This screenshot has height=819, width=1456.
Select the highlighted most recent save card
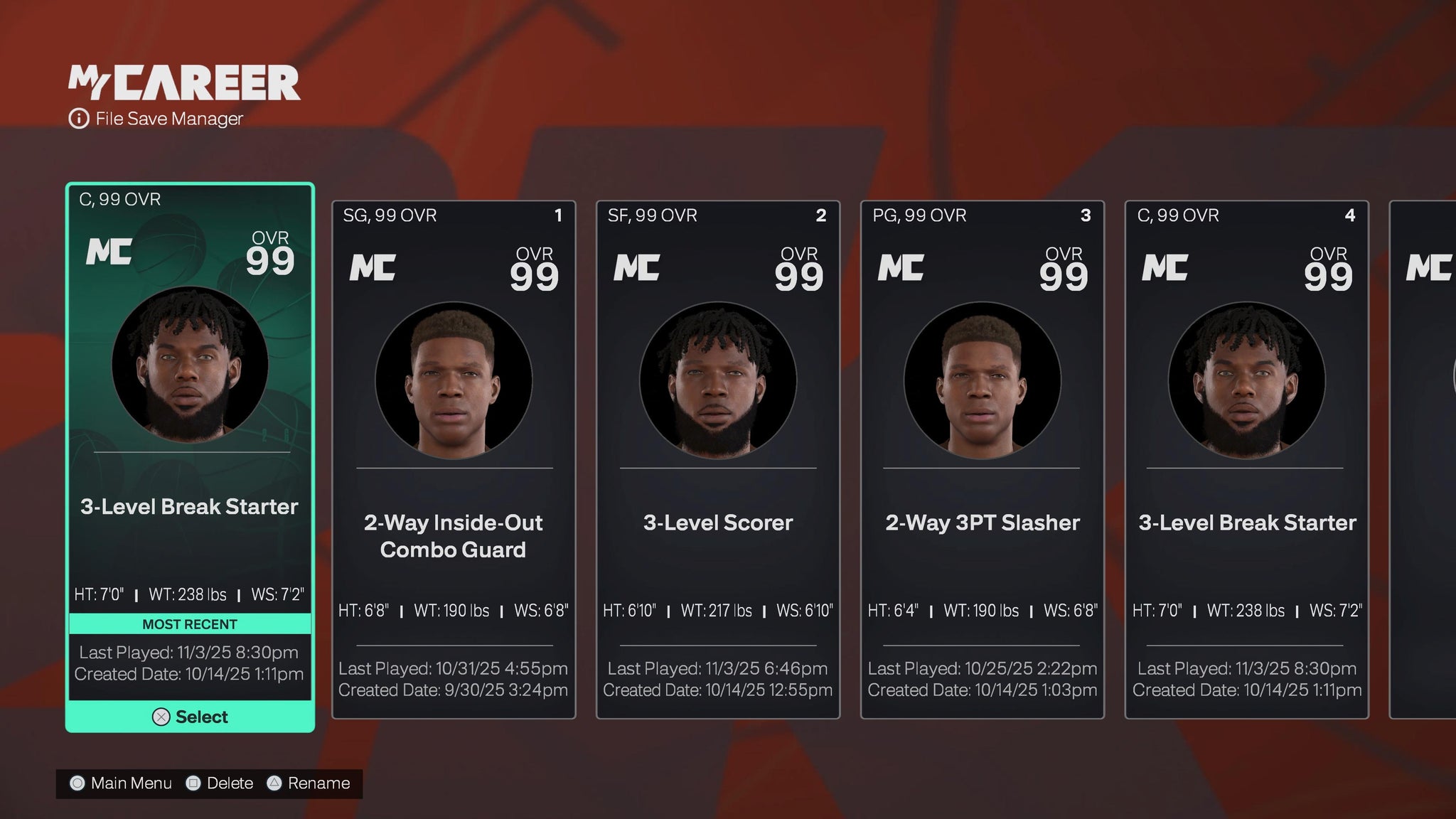190,427
